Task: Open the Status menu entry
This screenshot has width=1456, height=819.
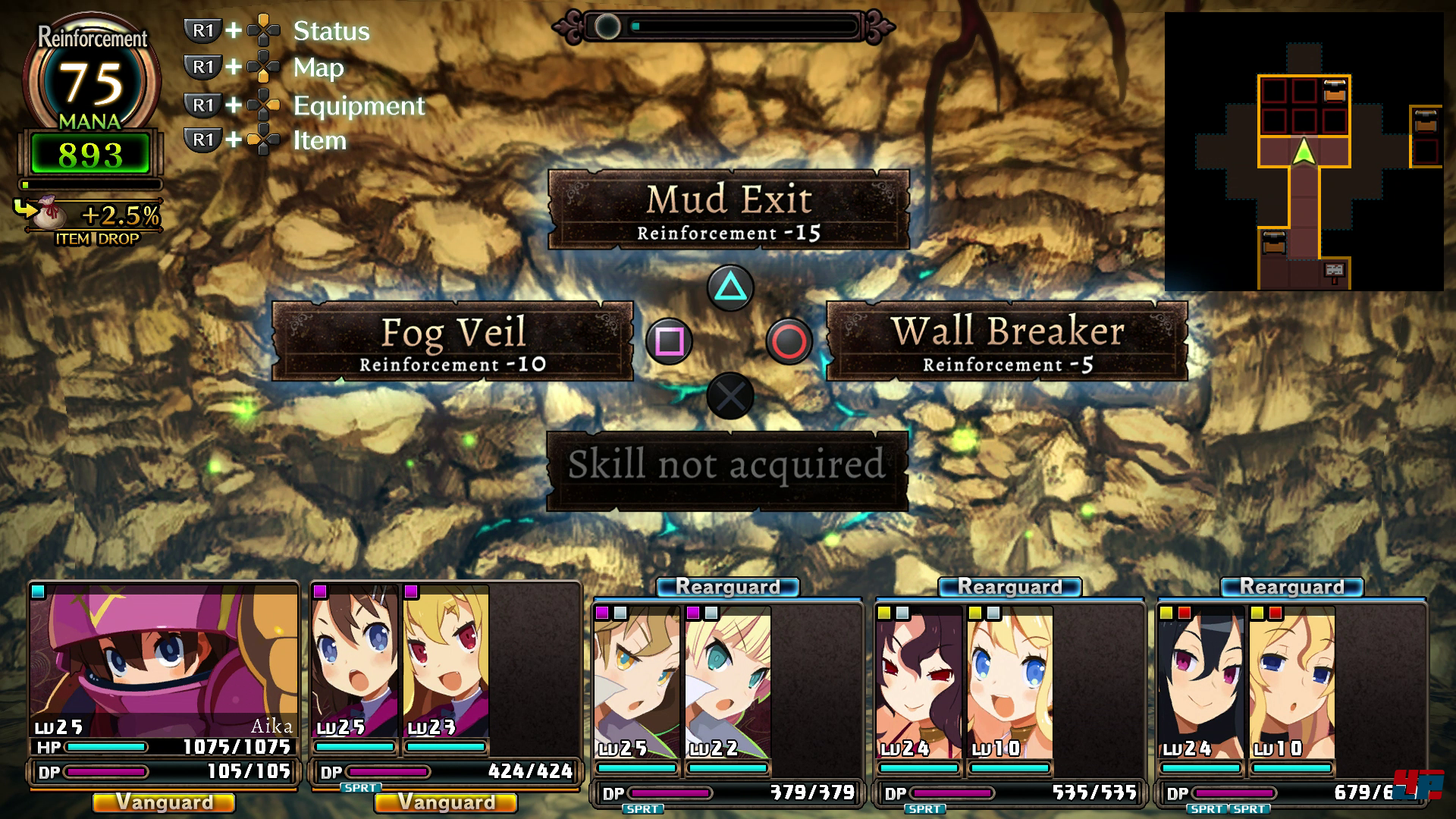Action: pos(331,31)
